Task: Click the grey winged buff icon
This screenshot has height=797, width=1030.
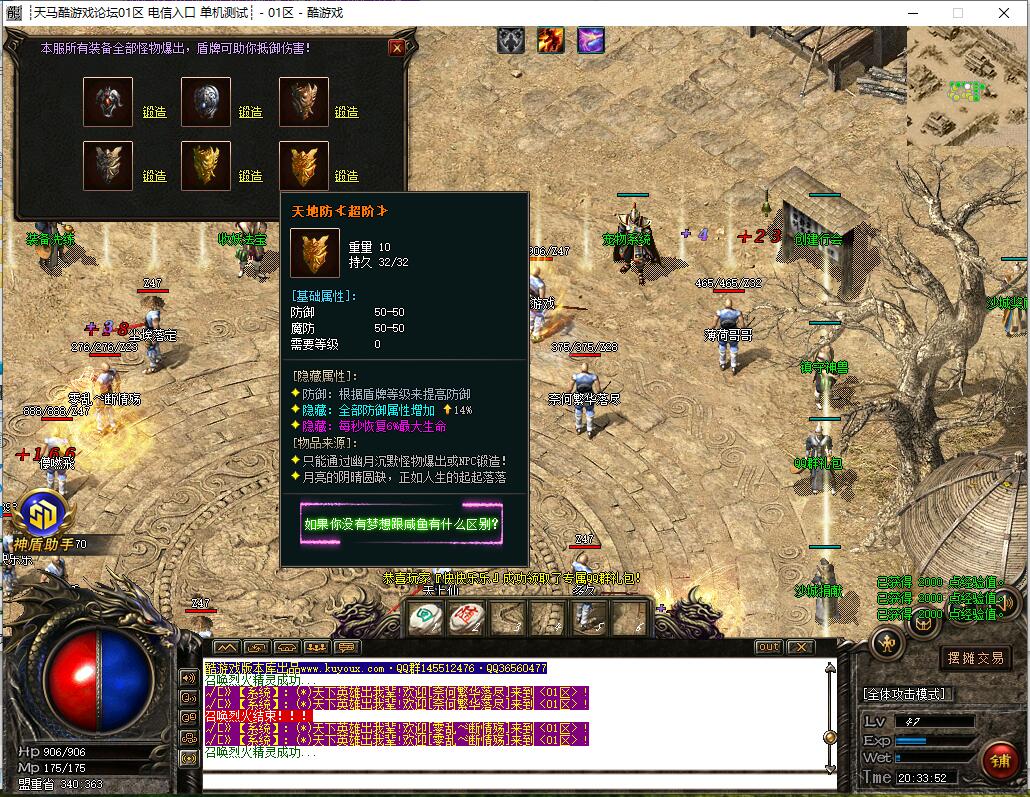Action: 512,40
